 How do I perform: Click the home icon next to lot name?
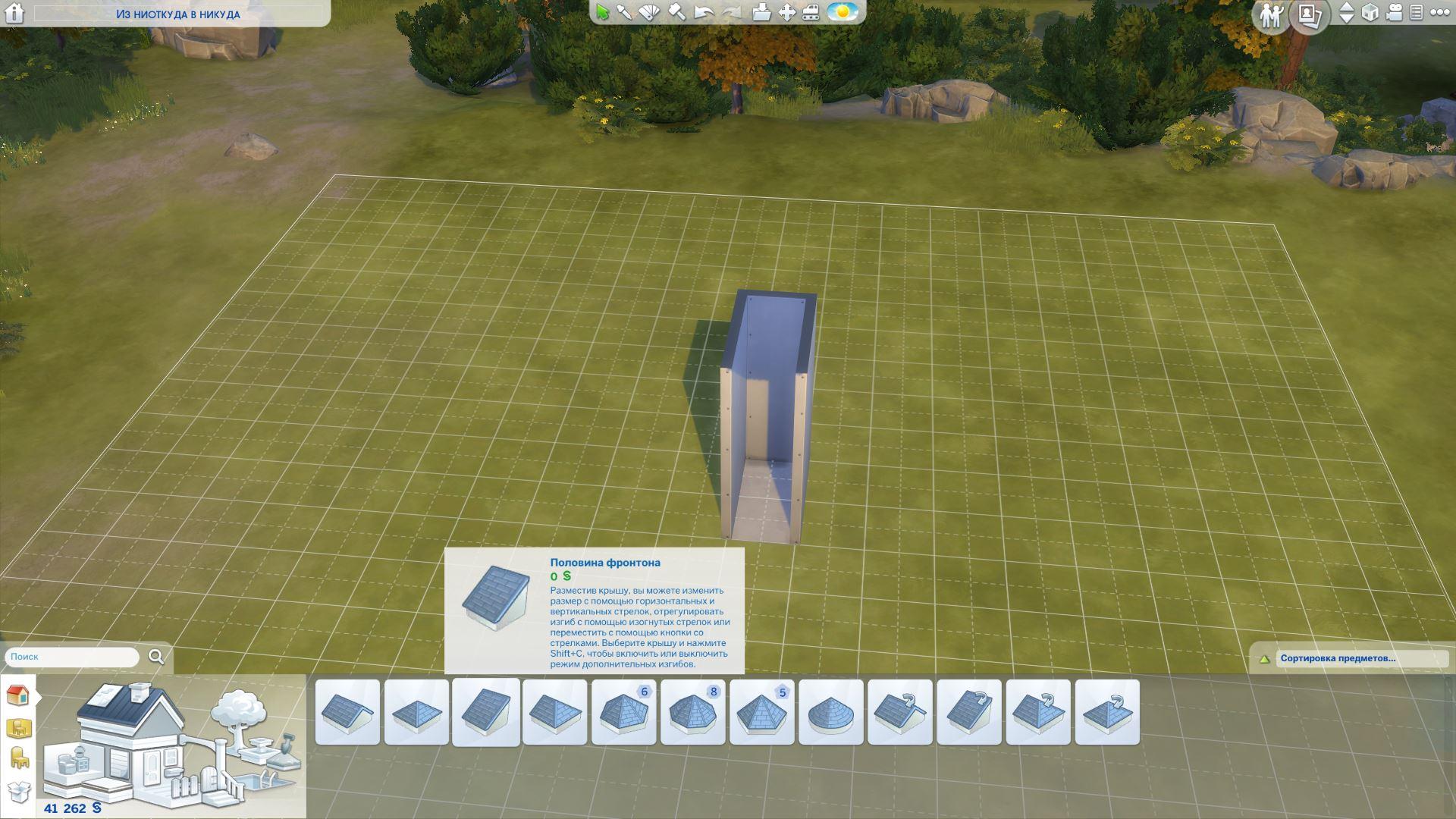(14, 14)
